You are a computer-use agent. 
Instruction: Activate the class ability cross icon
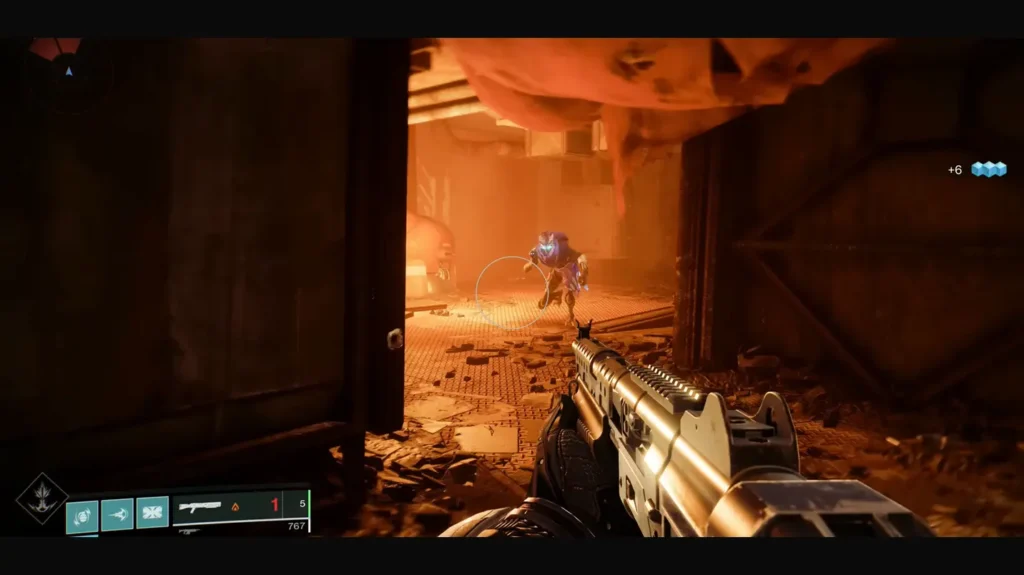tap(152, 513)
